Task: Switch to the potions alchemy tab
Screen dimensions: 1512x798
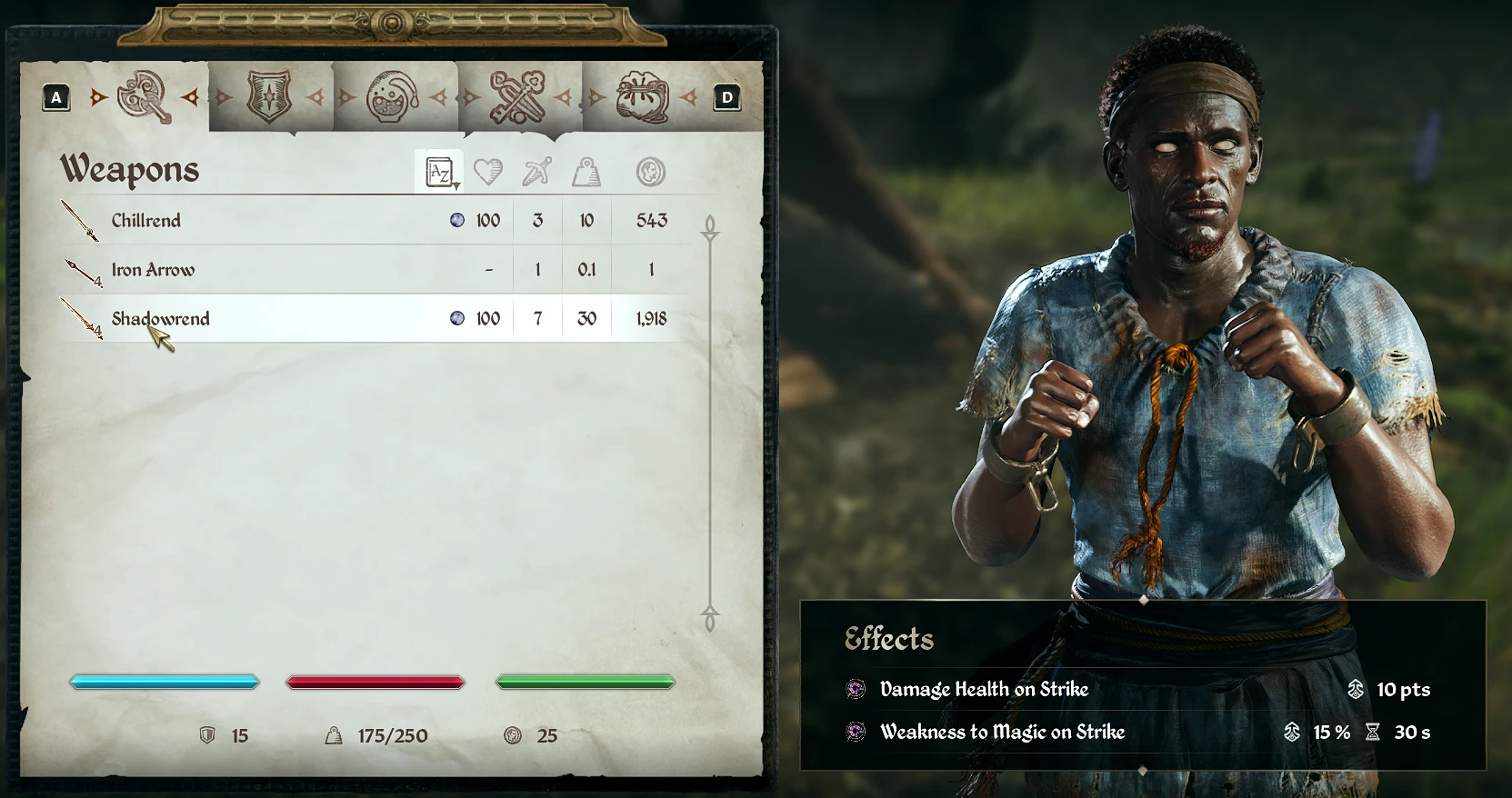Action: (x=392, y=97)
